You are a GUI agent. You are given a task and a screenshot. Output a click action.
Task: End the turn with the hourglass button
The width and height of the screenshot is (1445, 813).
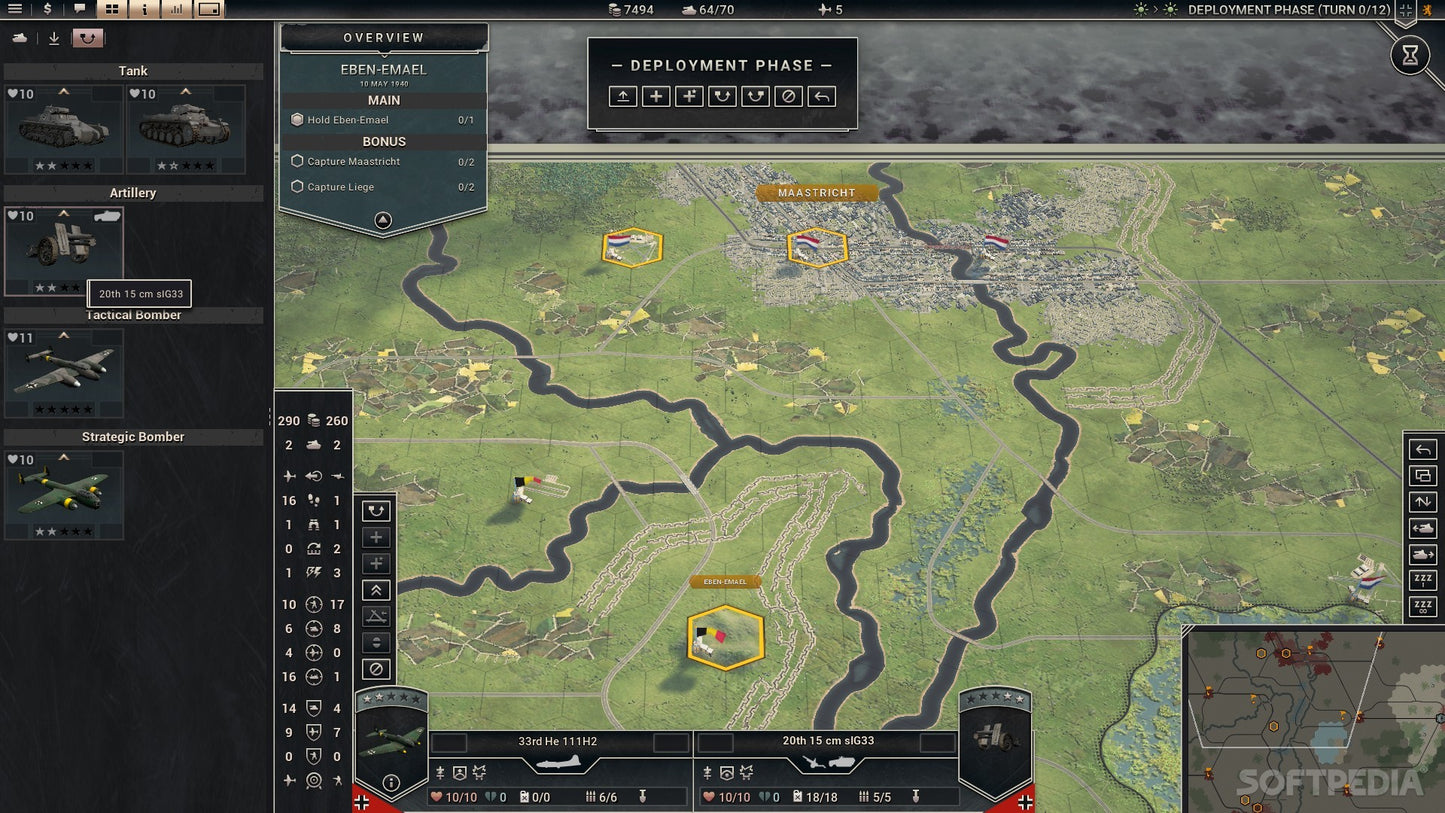pos(1410,56)
